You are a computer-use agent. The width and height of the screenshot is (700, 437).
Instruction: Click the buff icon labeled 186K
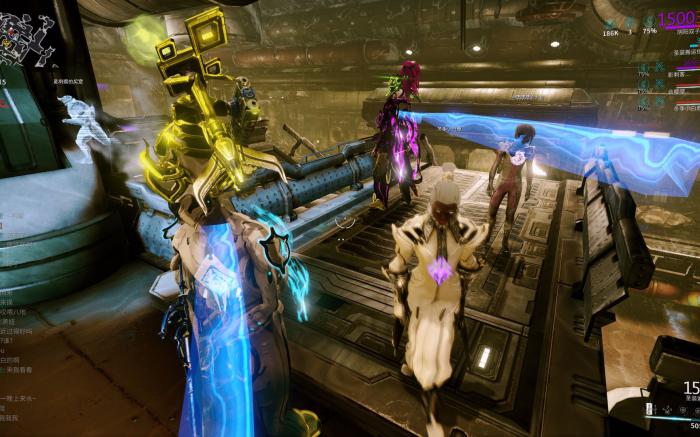[x=610, y=21]
